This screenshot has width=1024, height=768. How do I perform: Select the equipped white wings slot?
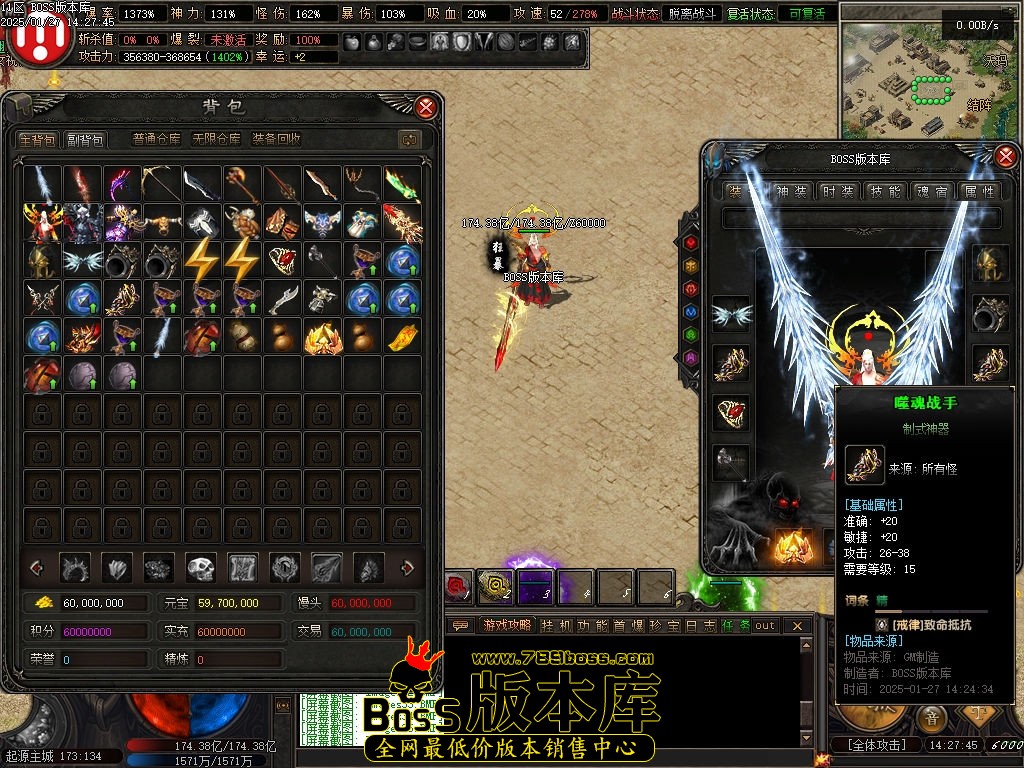731,315
